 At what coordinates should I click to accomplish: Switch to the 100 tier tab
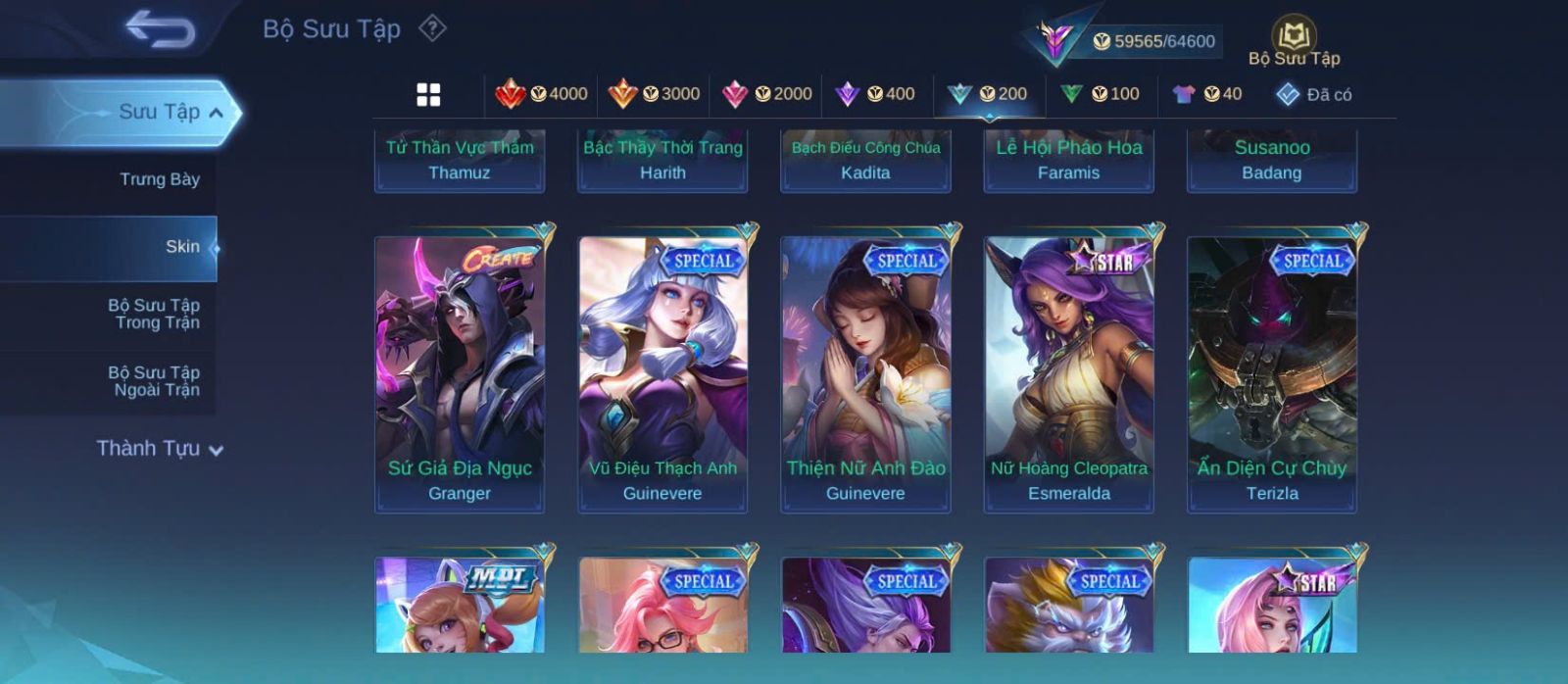[1100, 94]
